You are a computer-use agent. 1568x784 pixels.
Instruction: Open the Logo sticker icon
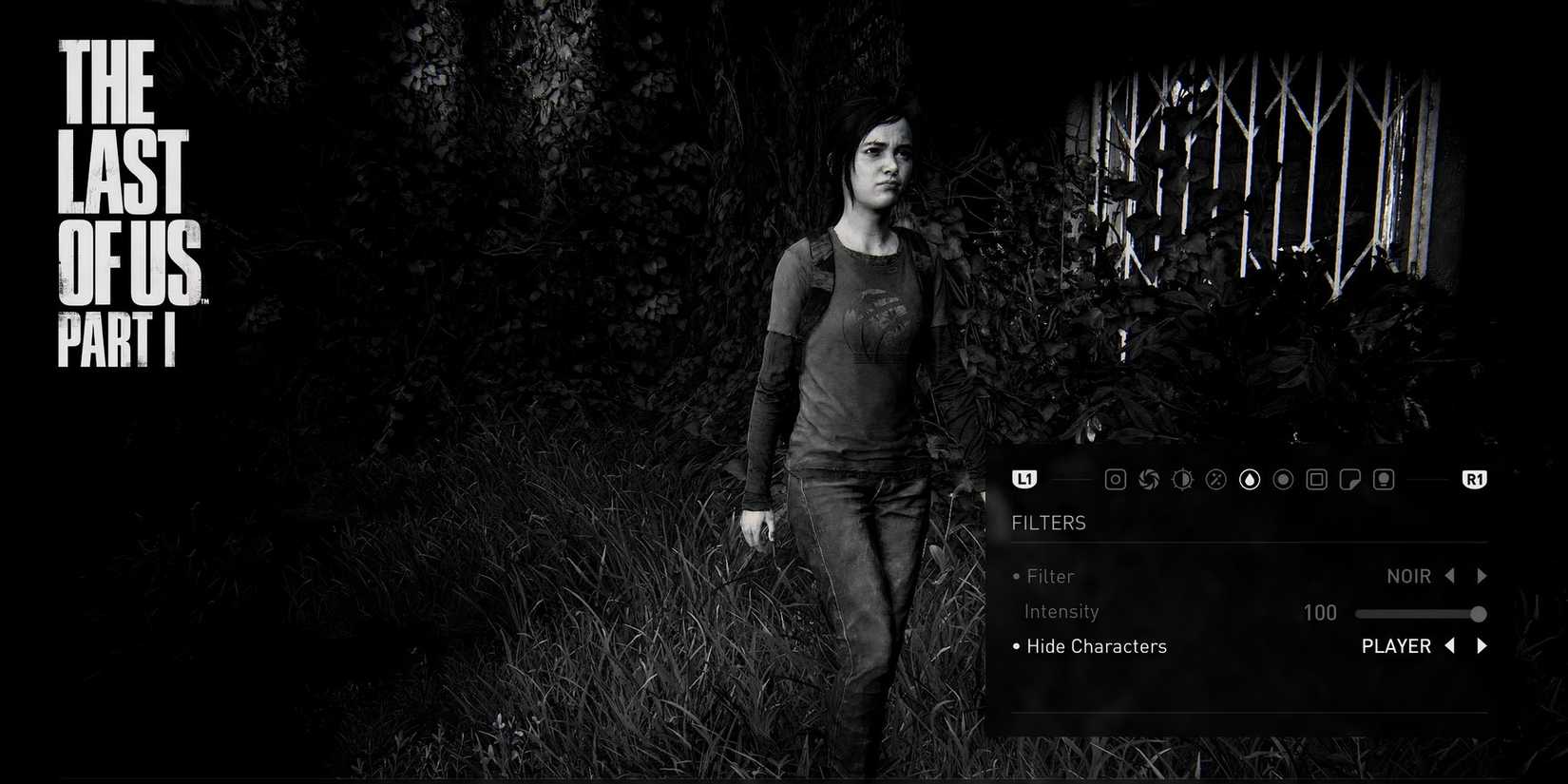point(1349,479)
